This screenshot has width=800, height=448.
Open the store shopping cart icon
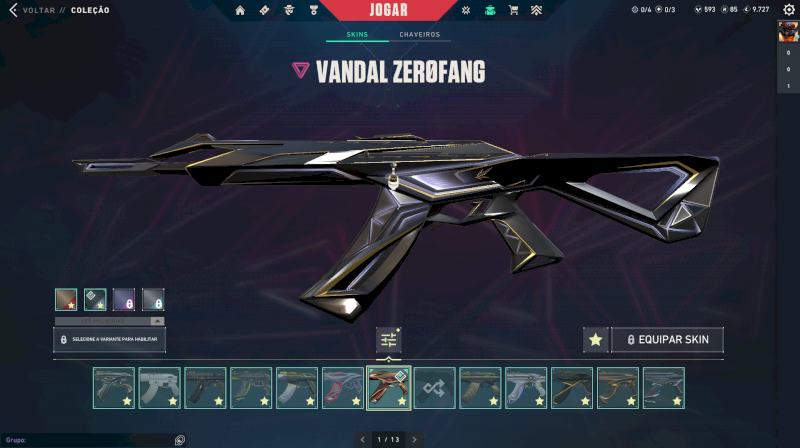point(513,10)
